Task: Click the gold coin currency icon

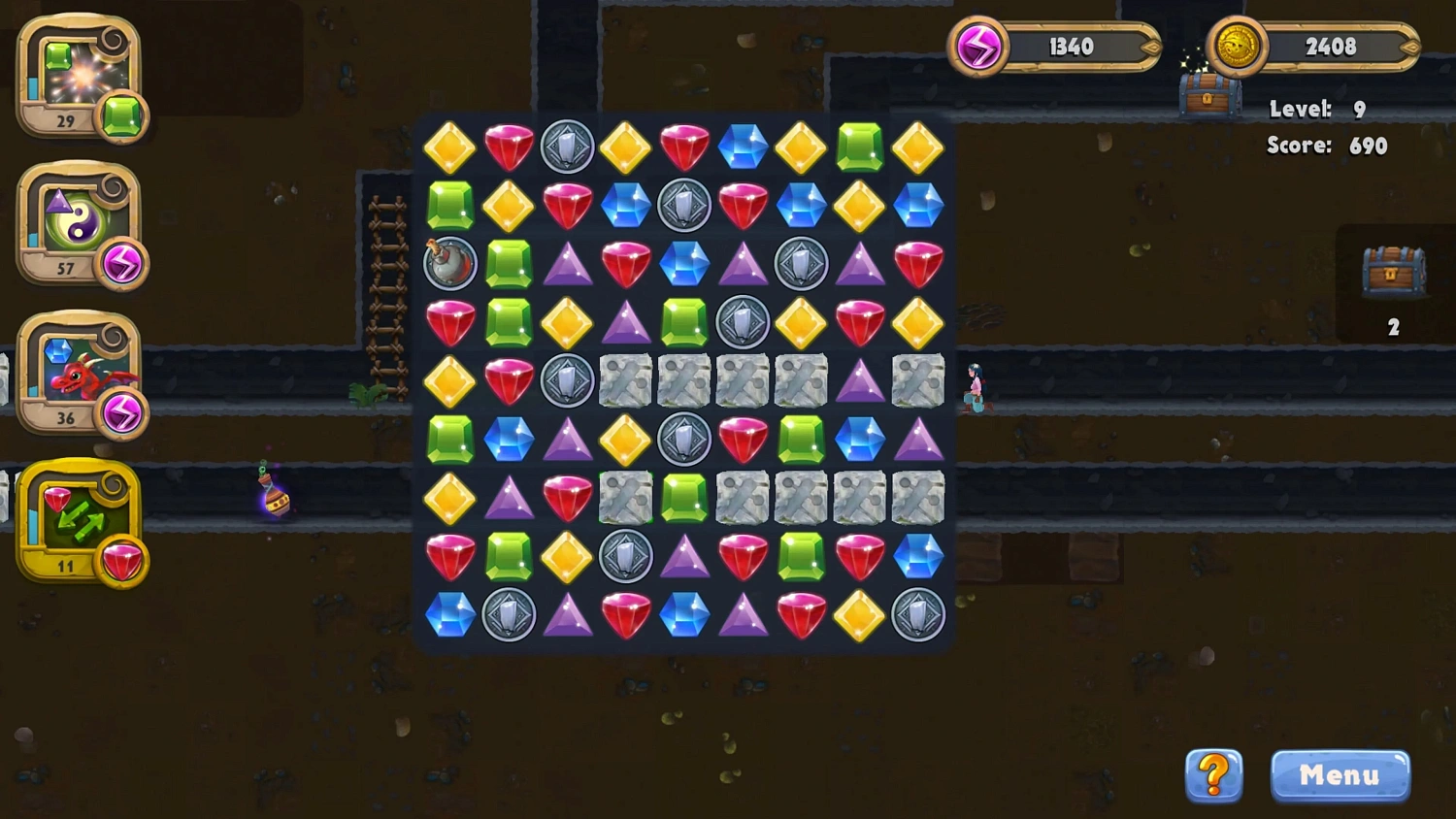Action: 1235,46
